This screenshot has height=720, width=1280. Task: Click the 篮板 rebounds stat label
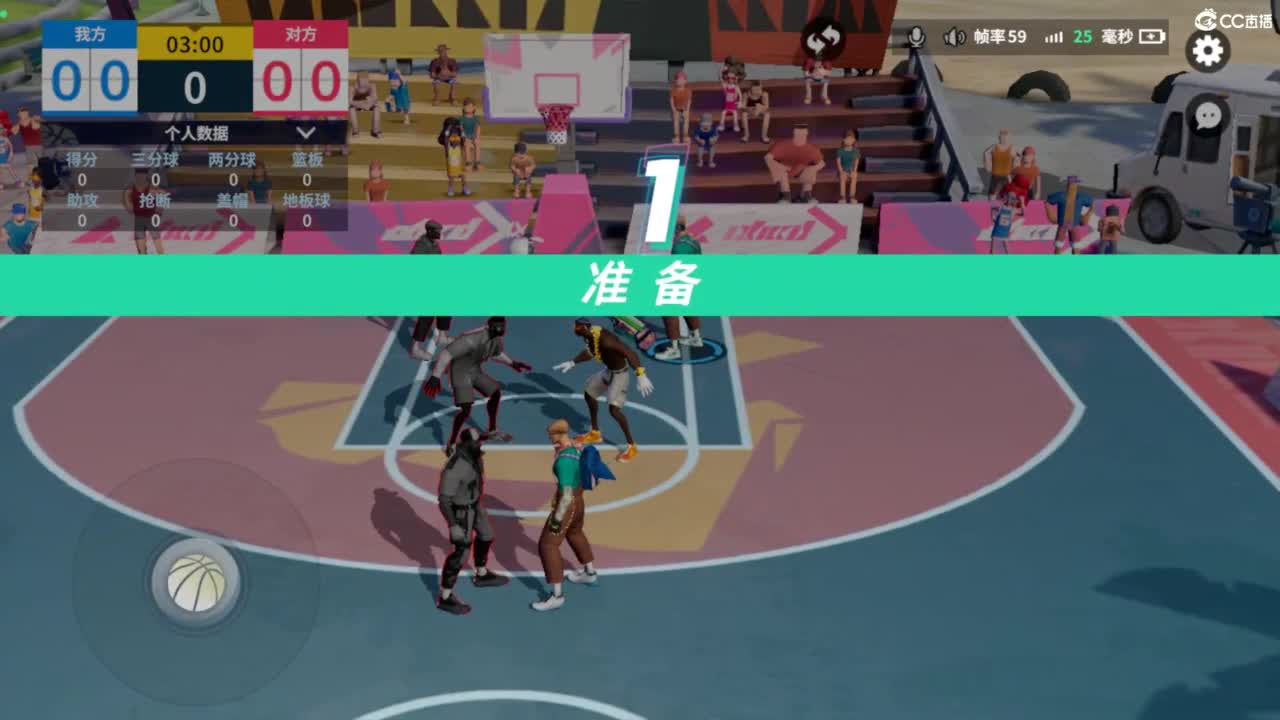click(307, 158)
